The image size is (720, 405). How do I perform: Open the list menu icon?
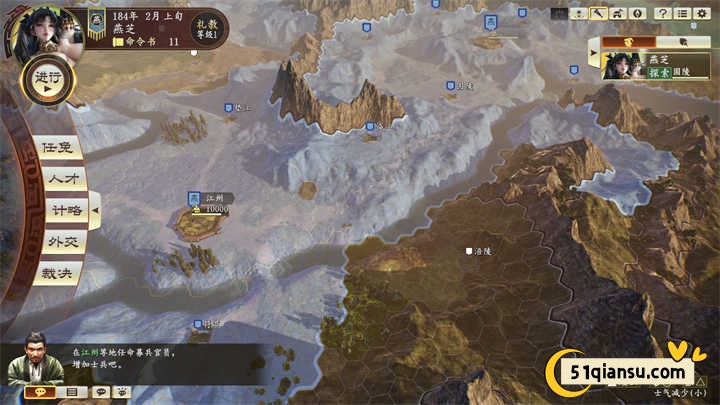682,13
